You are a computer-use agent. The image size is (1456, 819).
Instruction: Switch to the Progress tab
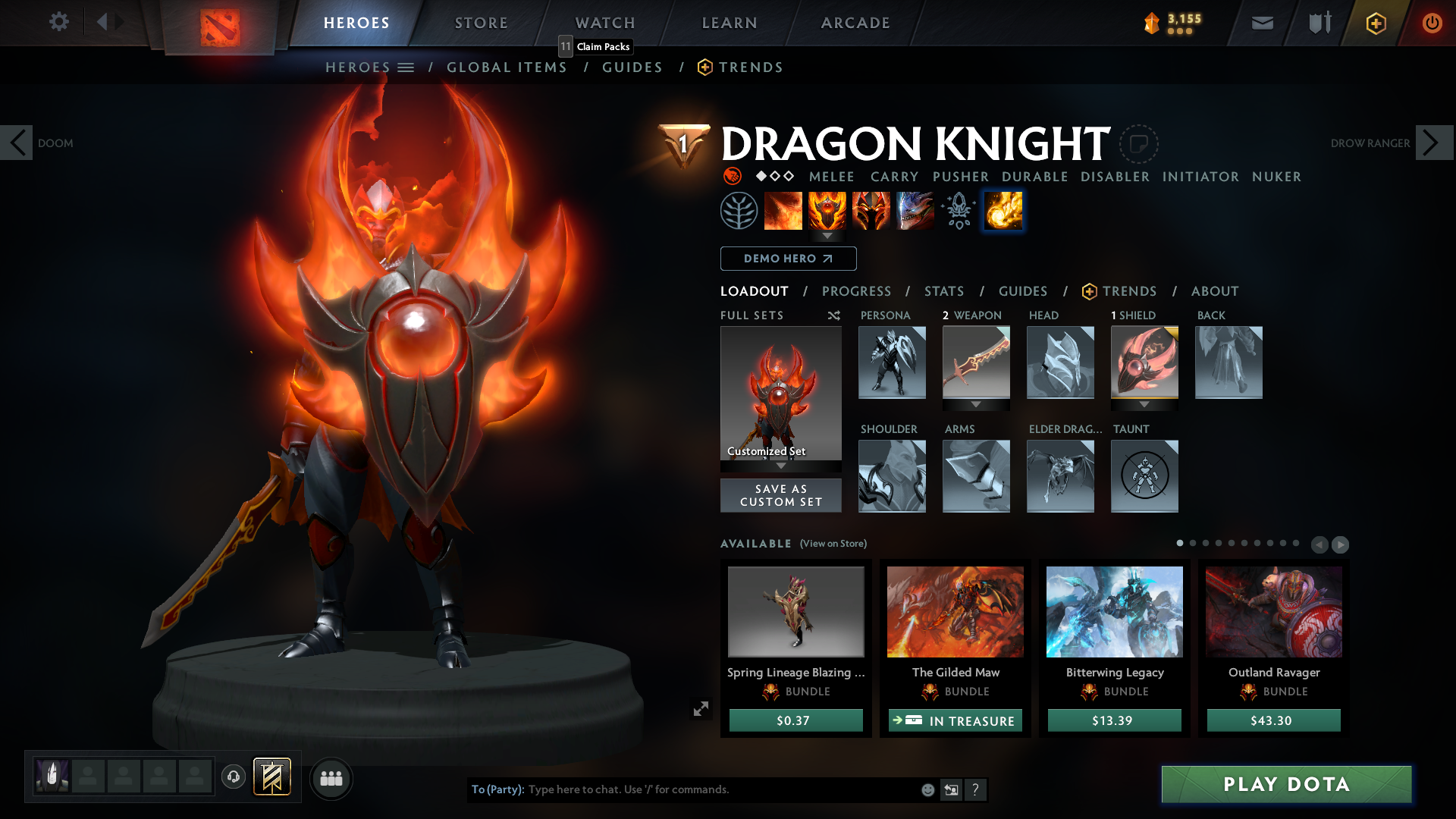click(856, 291)
